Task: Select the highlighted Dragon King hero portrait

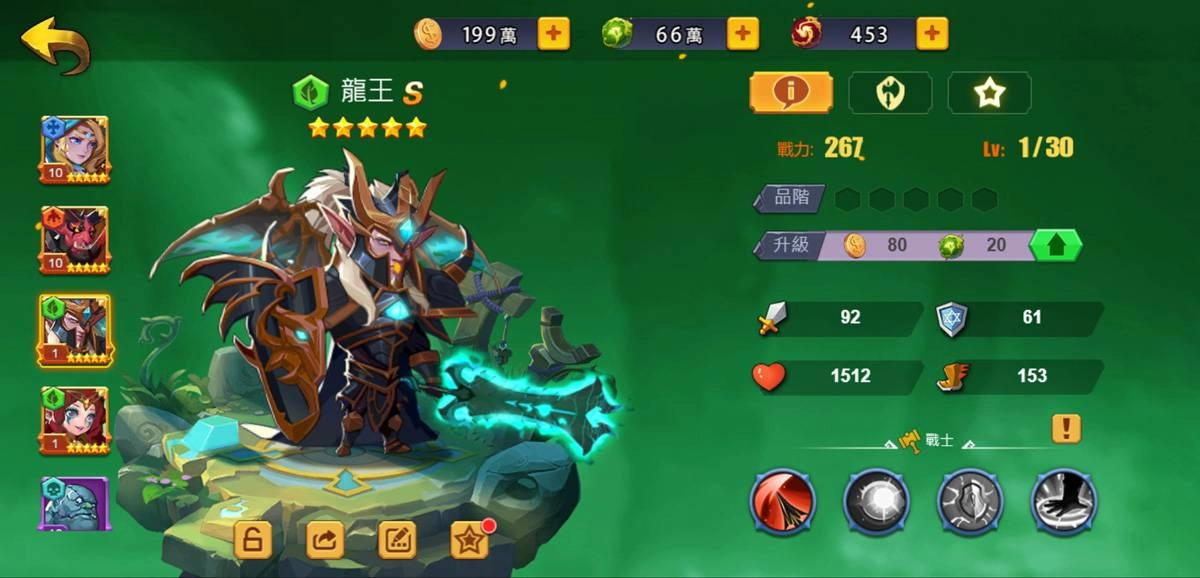Action: [x=75, y=331]
